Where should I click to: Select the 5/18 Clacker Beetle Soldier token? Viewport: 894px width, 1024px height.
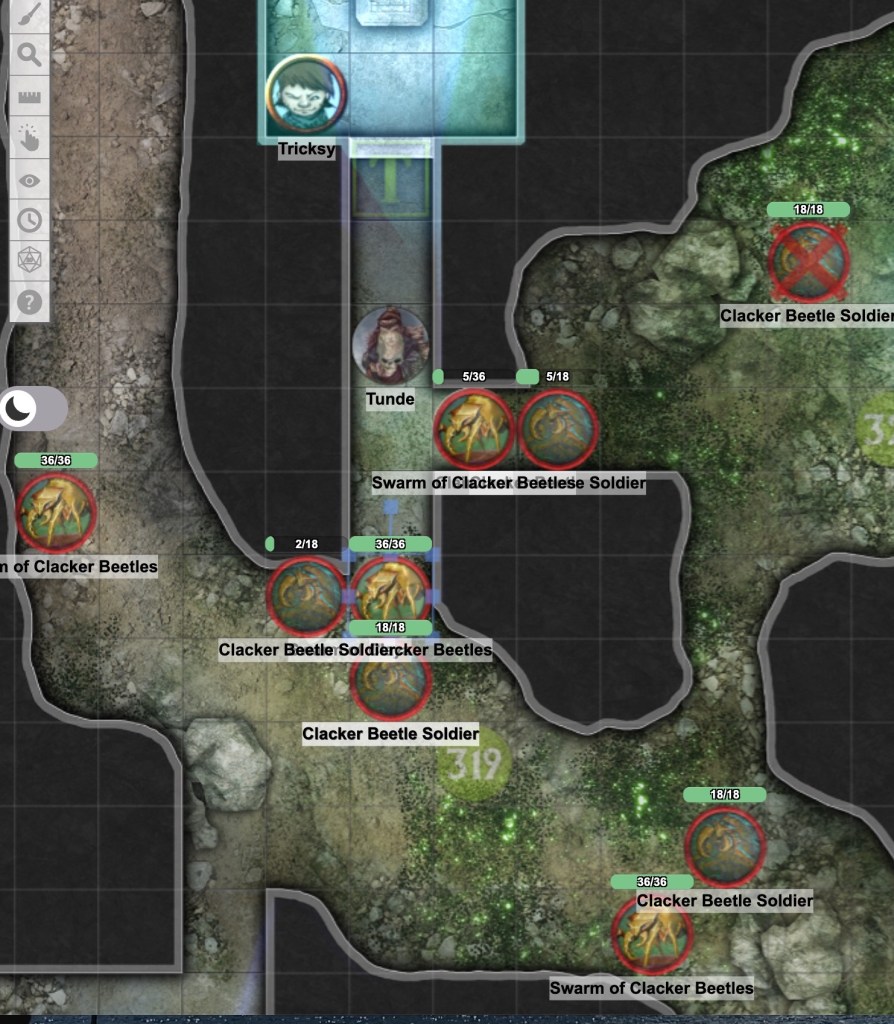point(559,429)
